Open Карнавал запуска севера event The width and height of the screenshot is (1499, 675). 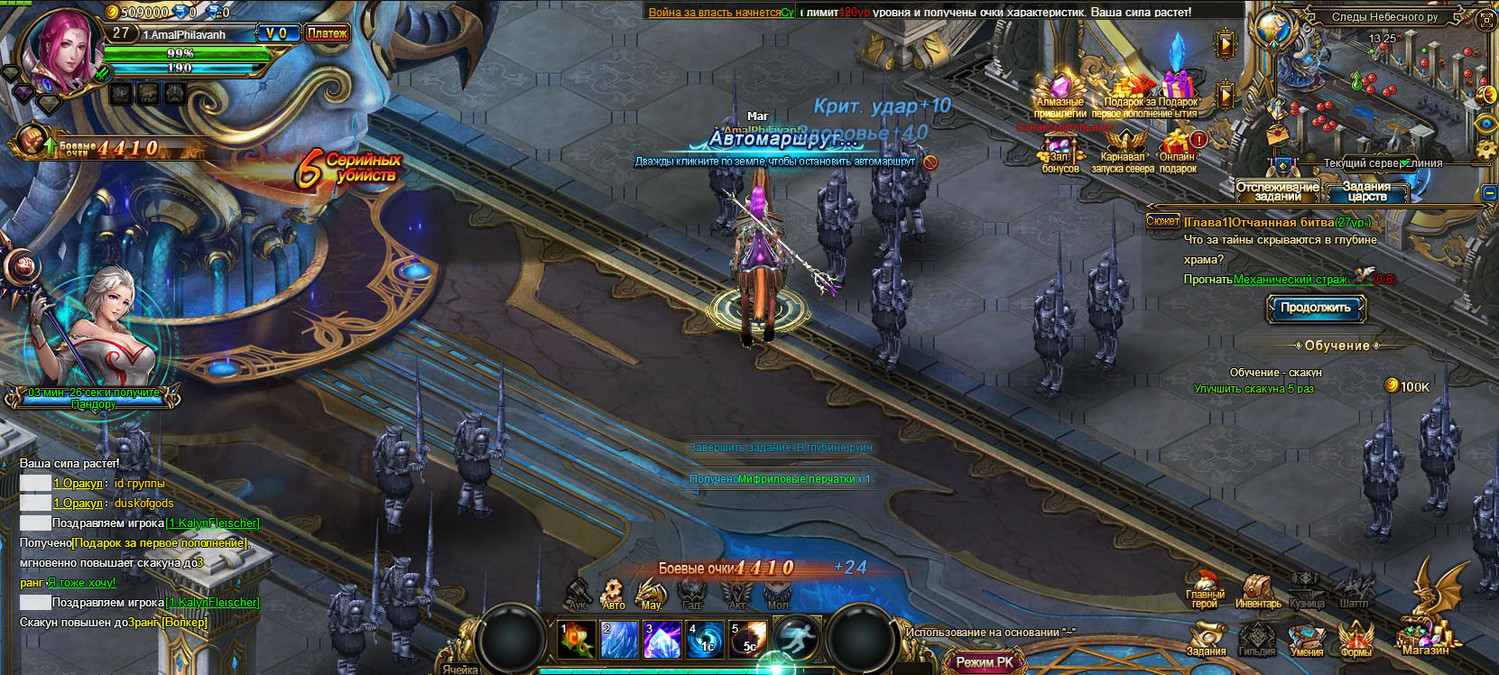[1126, 150]
